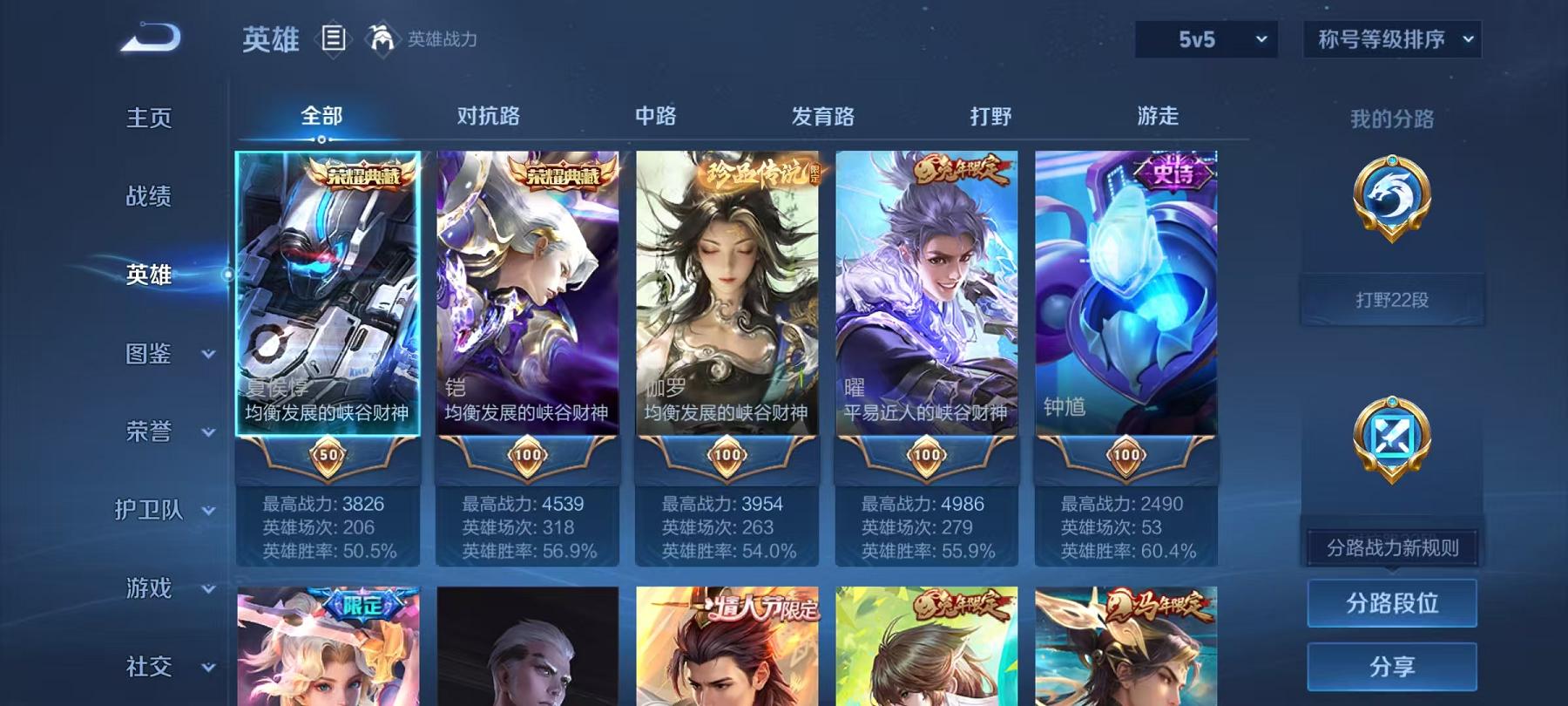This screenshot has width=1568, height=706.
Task: Switch to the 打野 hero tab
Action: pos(990,115)
